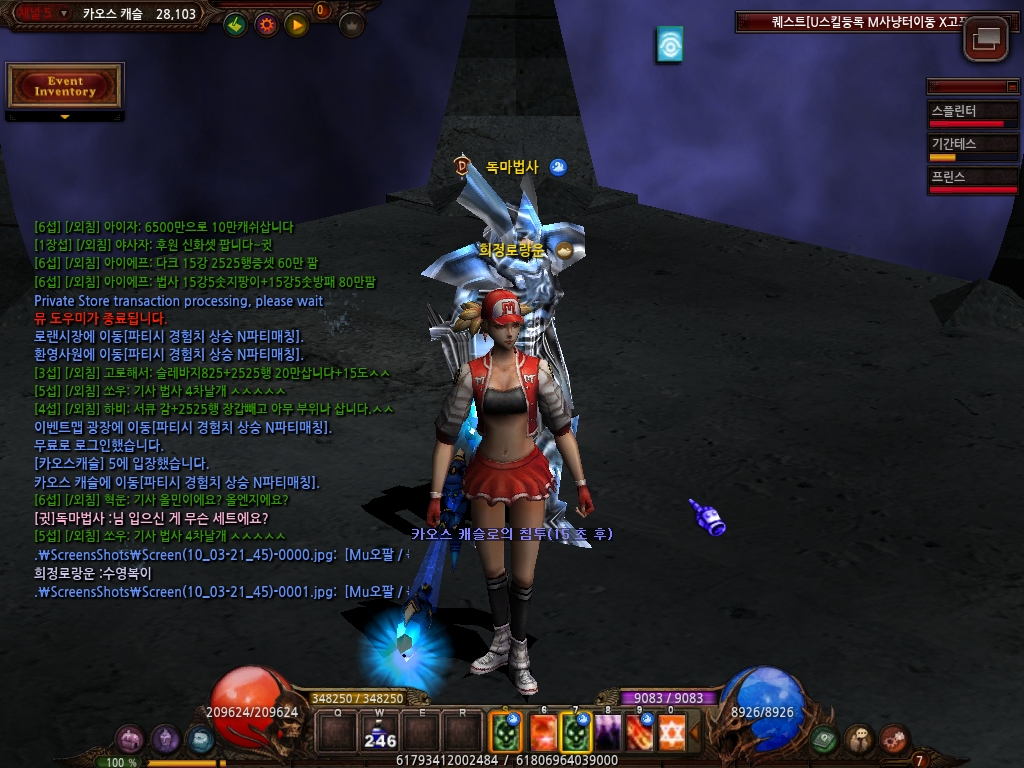
Task: Expand the channel dropdown arrow beside 채널 5
Action: pos(65,14)
